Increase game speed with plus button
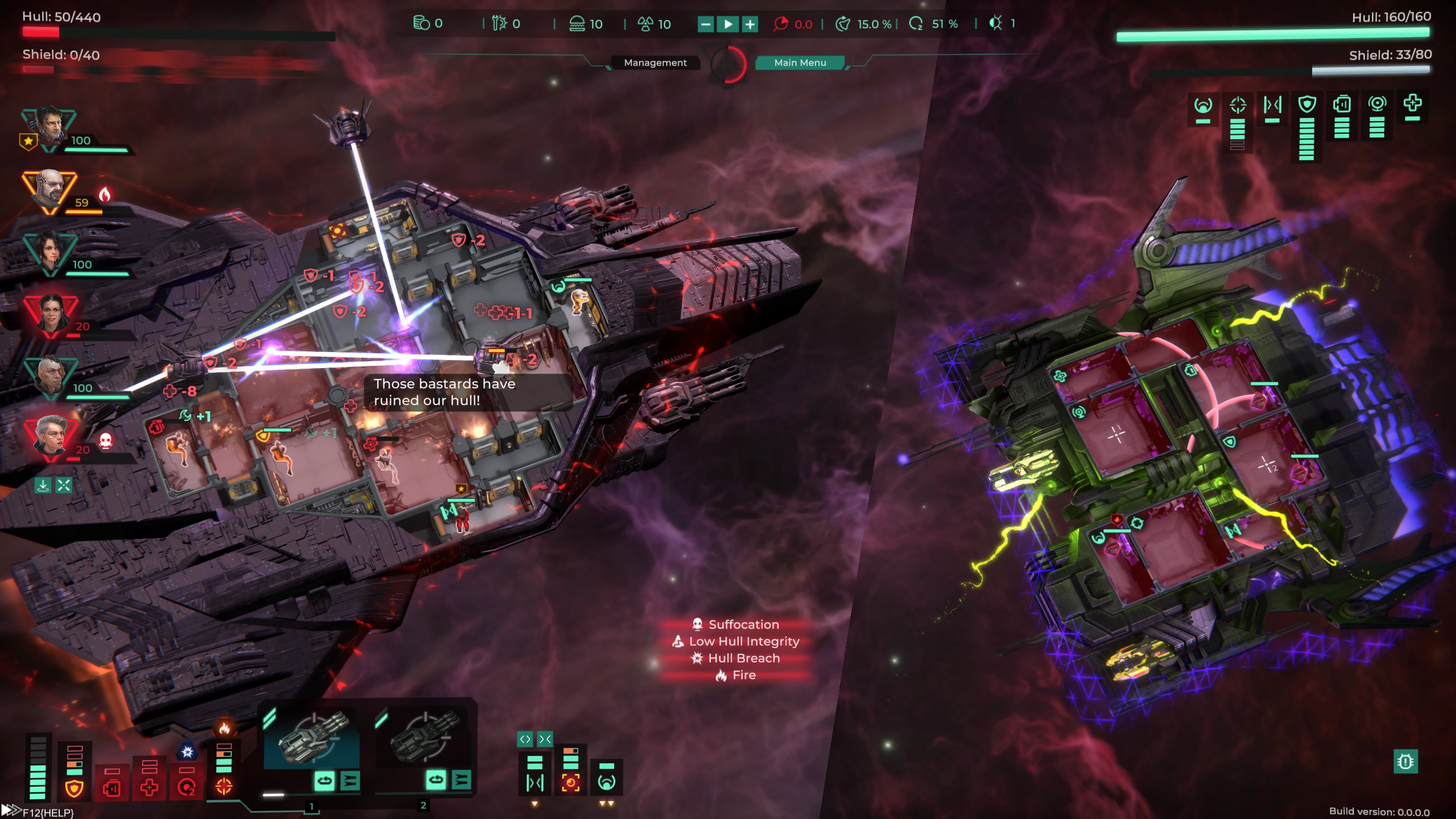Image resolution: width=1456 pixels, height=819 pixels. (x=750, y=24)
